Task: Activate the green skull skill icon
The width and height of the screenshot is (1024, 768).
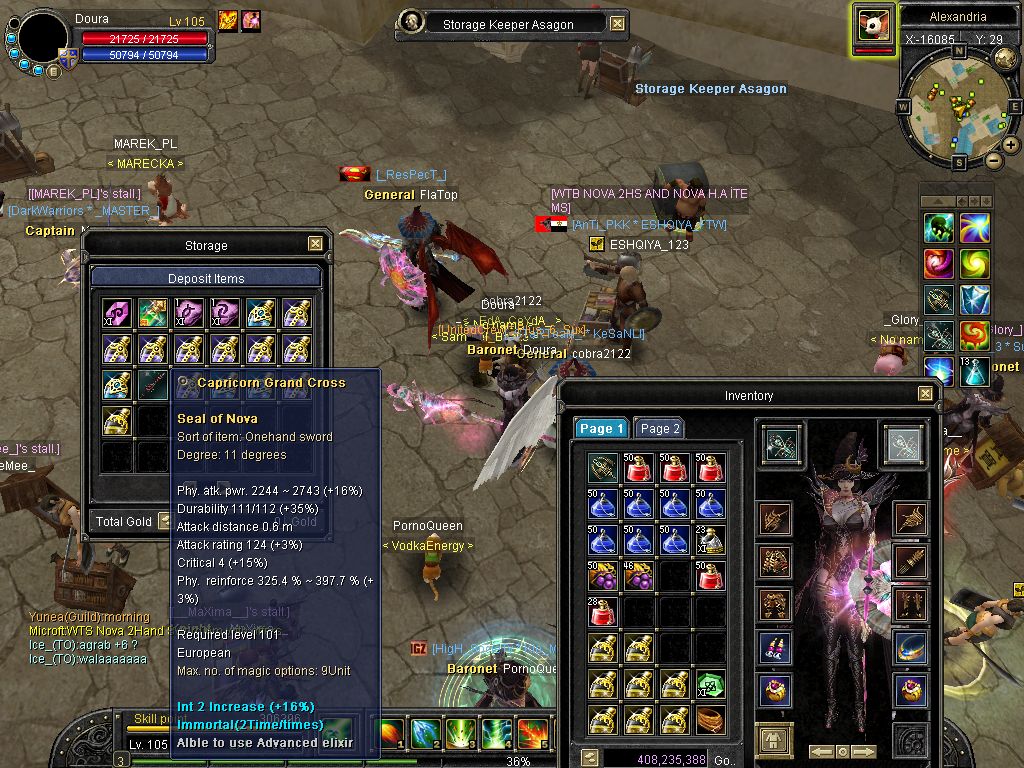Action: click(937, 228)
